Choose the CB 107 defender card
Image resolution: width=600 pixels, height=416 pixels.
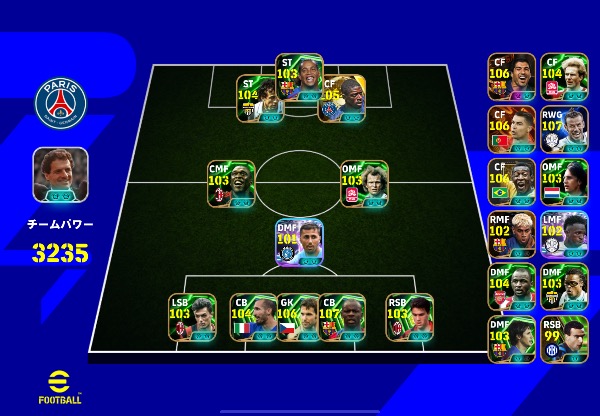tap(342, 317)
